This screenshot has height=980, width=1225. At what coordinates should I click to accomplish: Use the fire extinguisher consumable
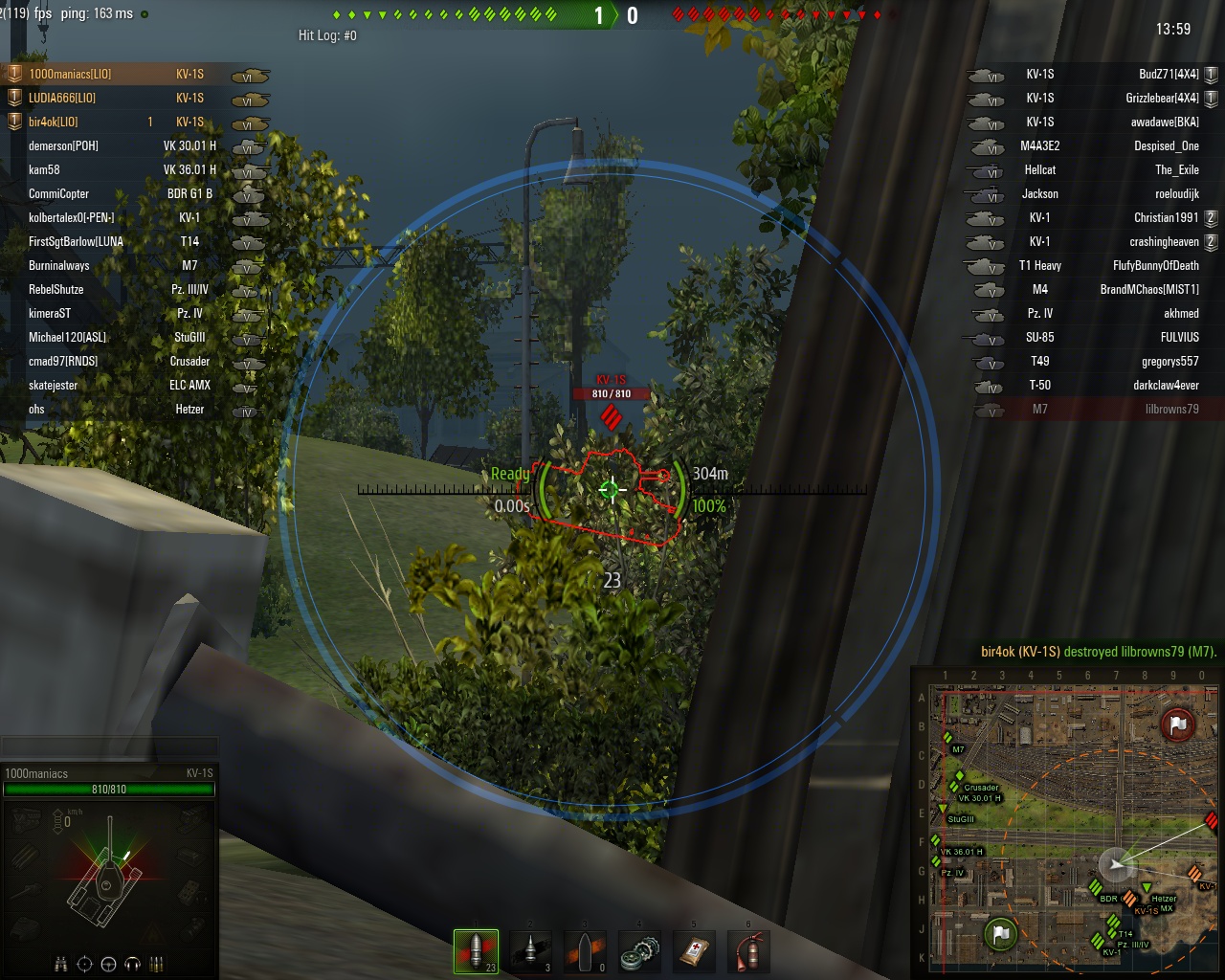pos(748,950)
